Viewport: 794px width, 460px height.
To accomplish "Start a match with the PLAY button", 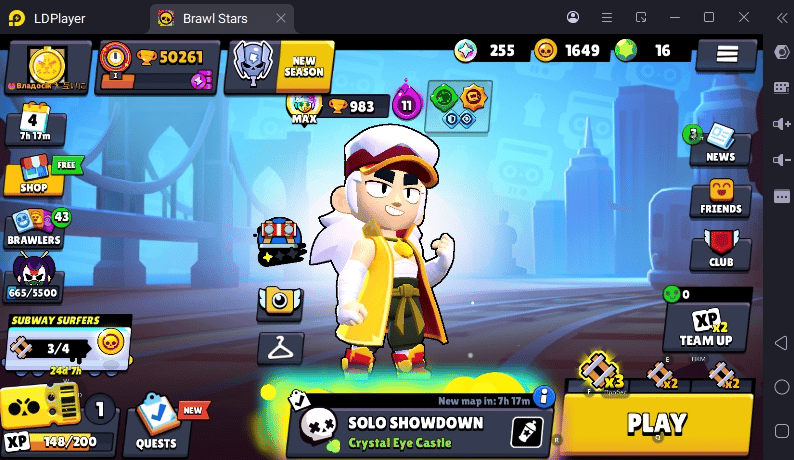I will [657, 424].
